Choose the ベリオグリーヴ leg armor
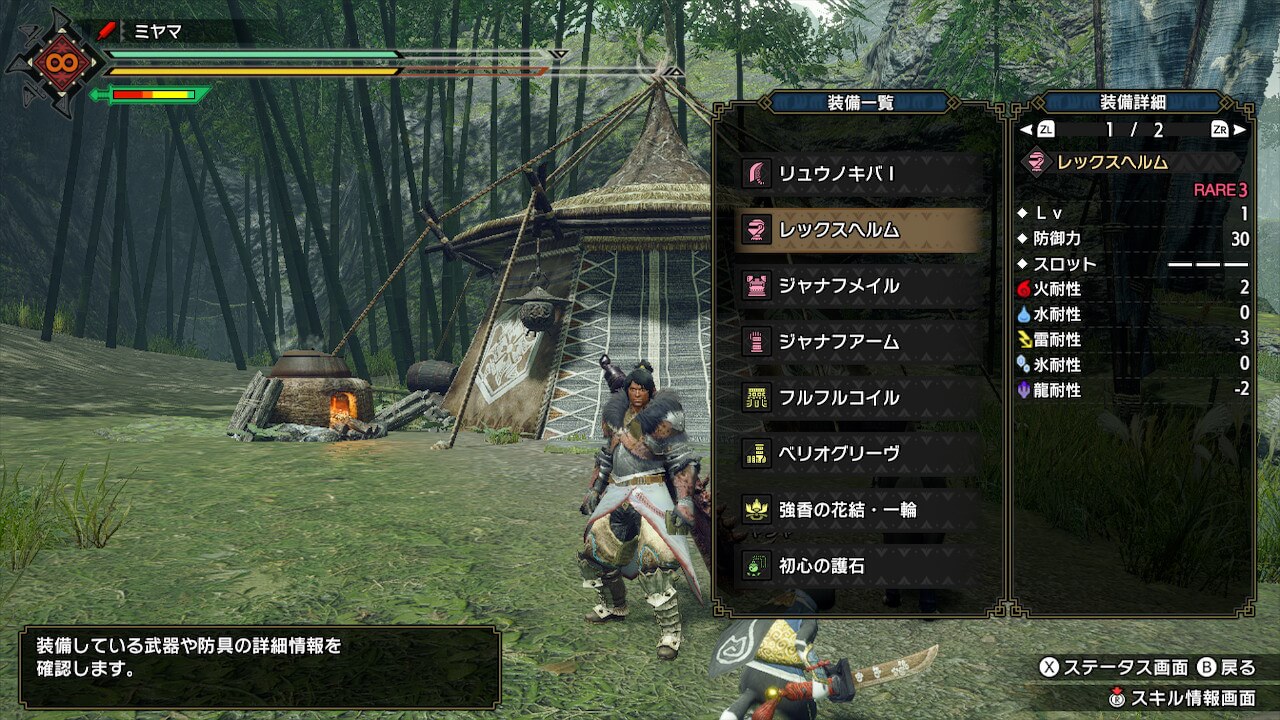This screenshot has width=1280, height=720. pos(858,454)
